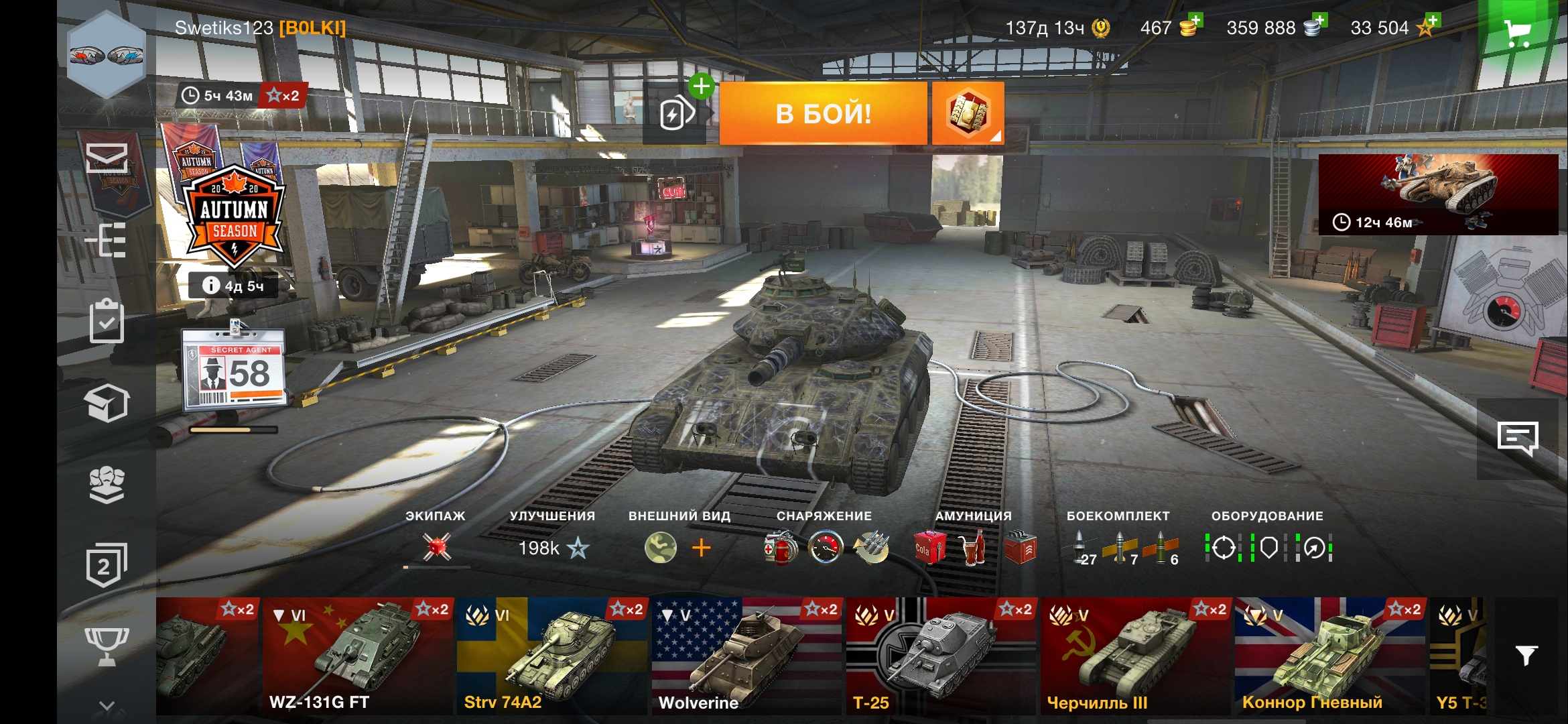The image size is (1568, 724).
Task: Select the Strv 74A2 tank
Action: pyautogui.click(x=552, y=656)
